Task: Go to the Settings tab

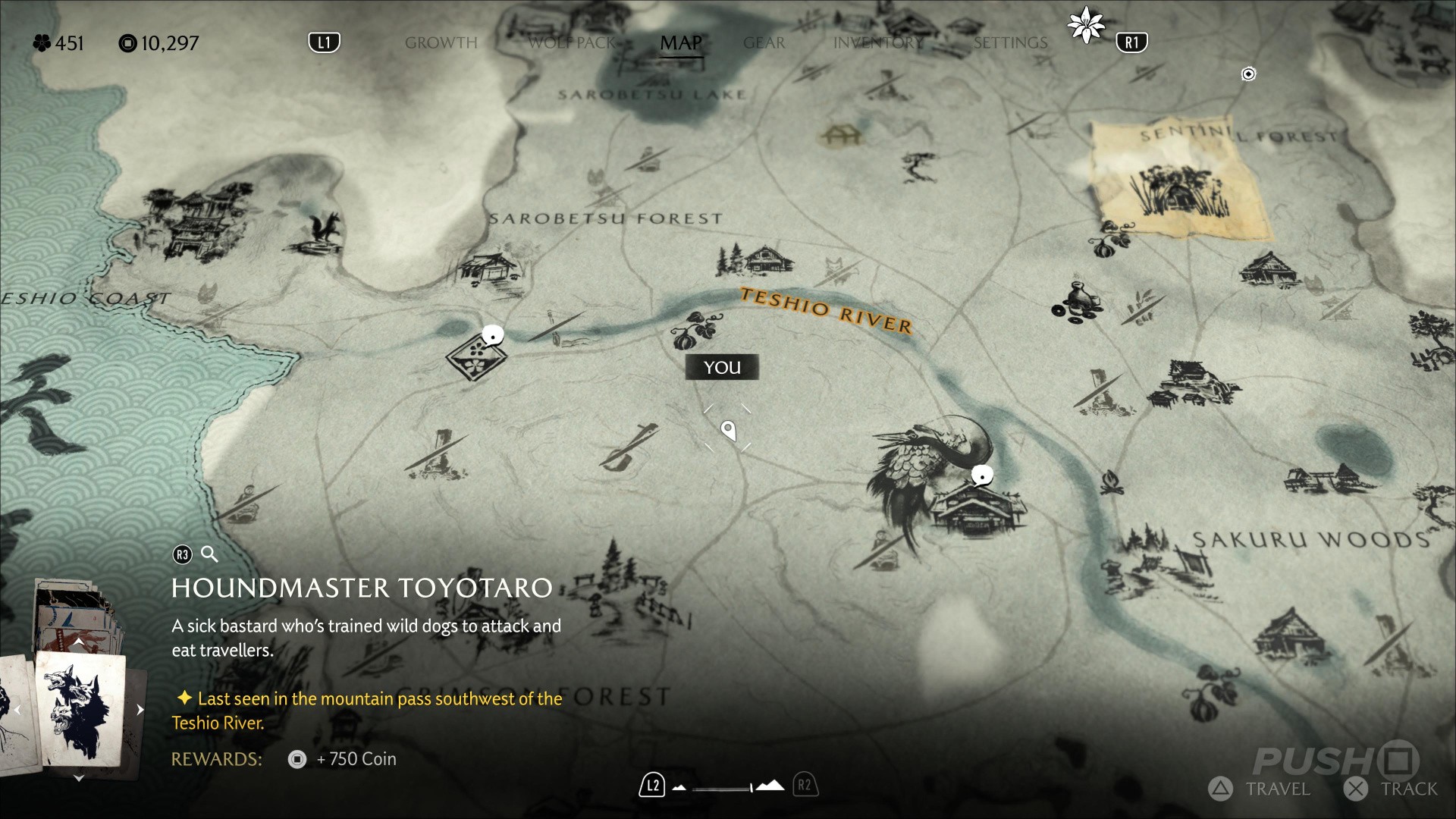Action: tap(1010, 43)
